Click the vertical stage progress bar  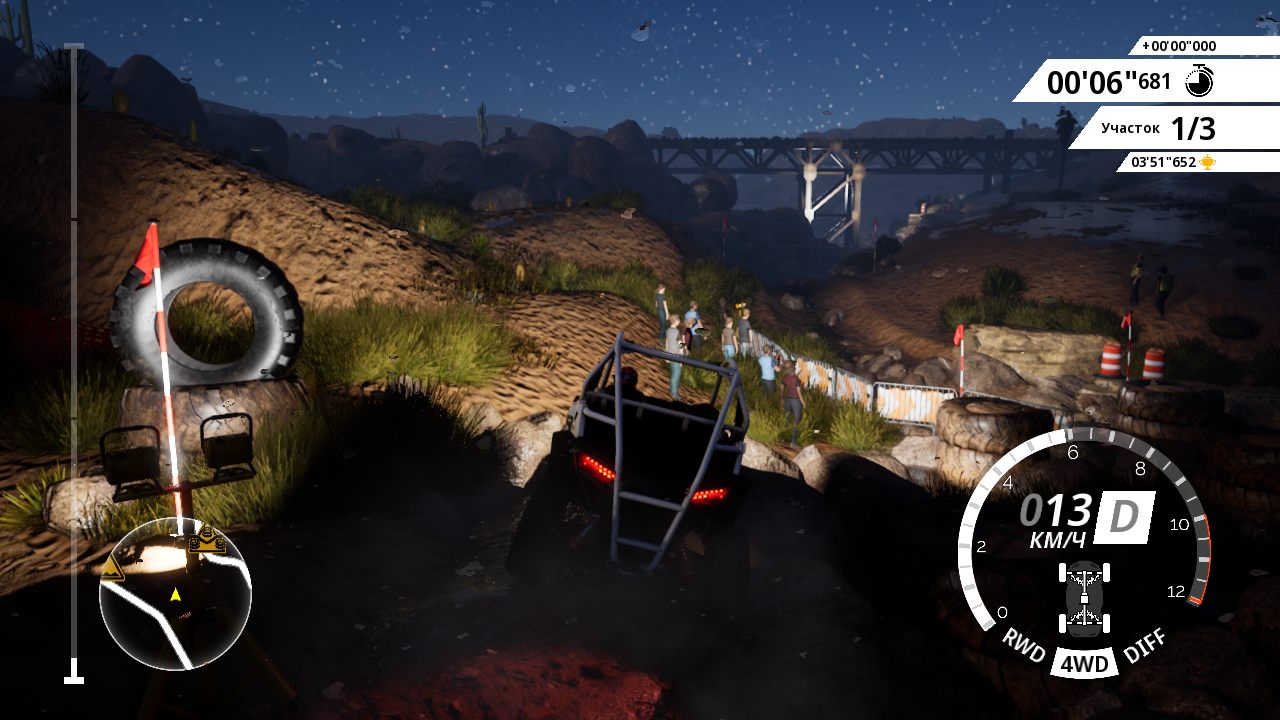(74, 362)
